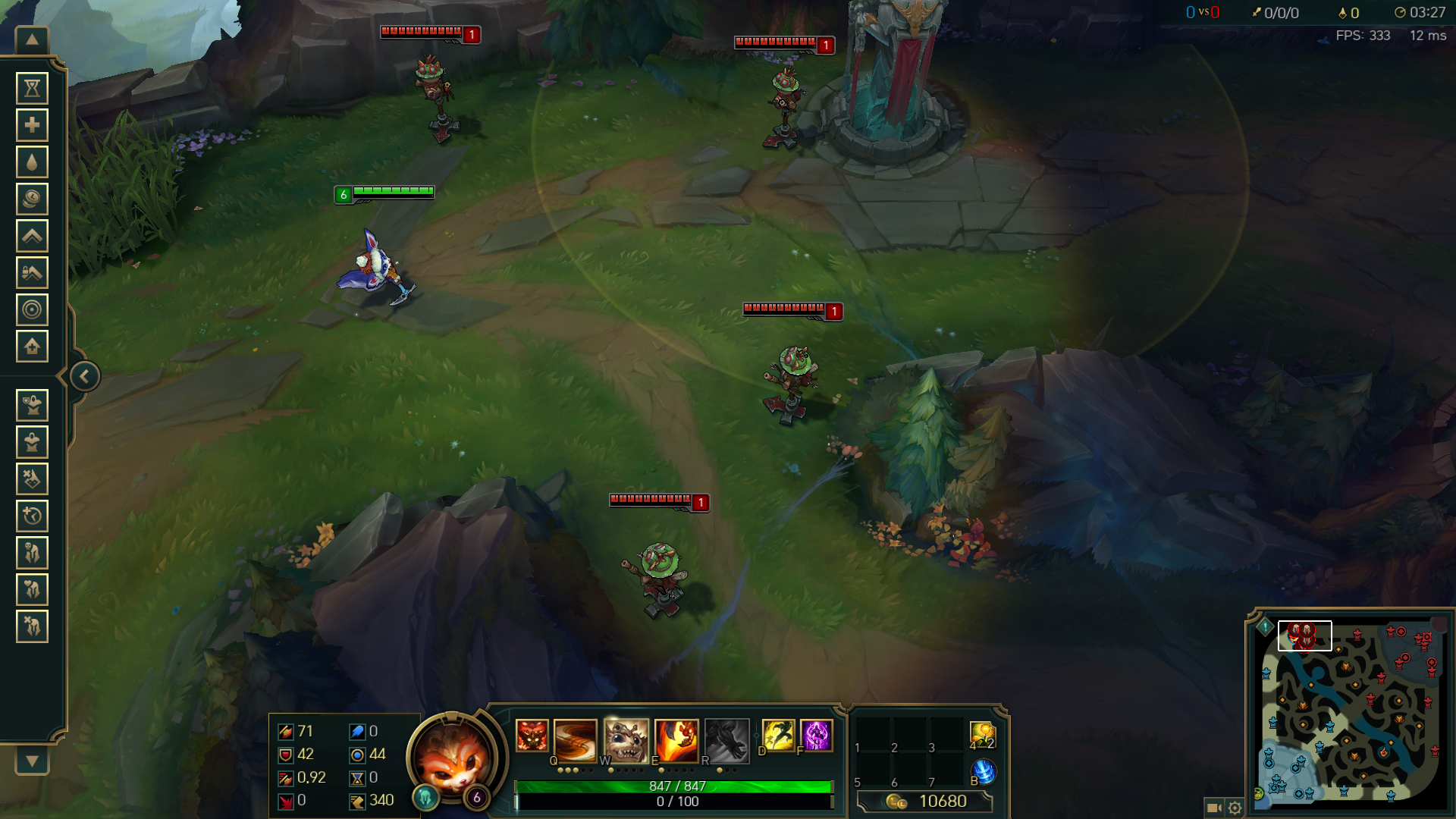The image size is (1456, 819).
Task: Click the hourglass cooldown-reset practice tool button
Action: pyautogui.click(x=32, y=89)
